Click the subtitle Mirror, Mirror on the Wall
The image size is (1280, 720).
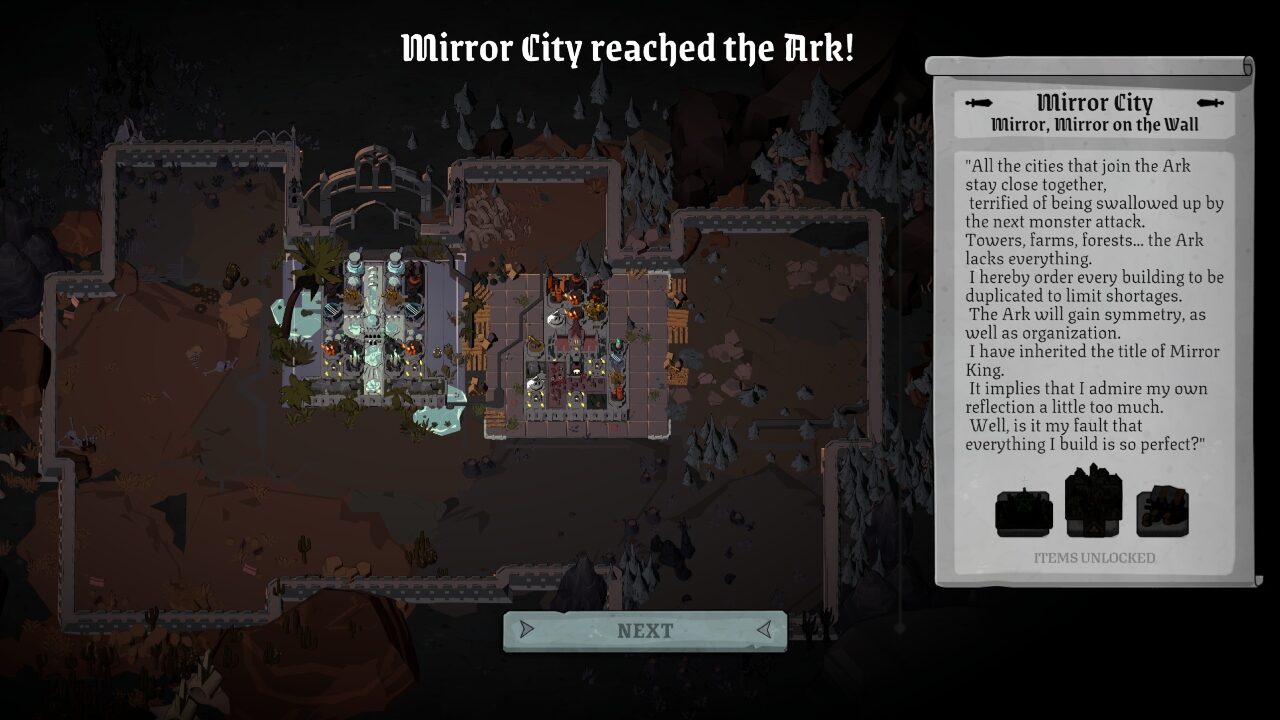pyautogui.click(x=1096, y=122)
